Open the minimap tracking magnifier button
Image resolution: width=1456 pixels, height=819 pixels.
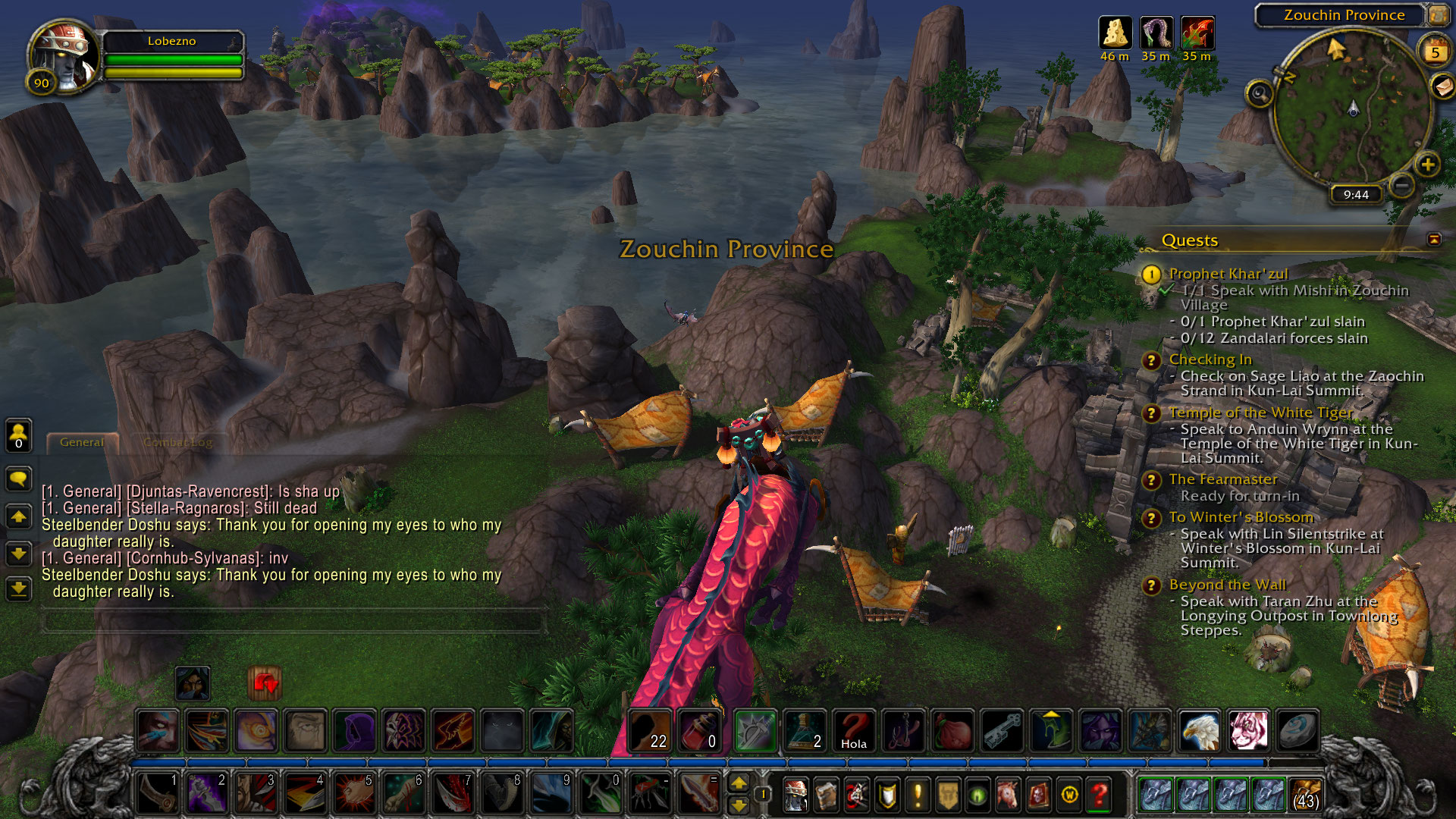(1260, 94)
